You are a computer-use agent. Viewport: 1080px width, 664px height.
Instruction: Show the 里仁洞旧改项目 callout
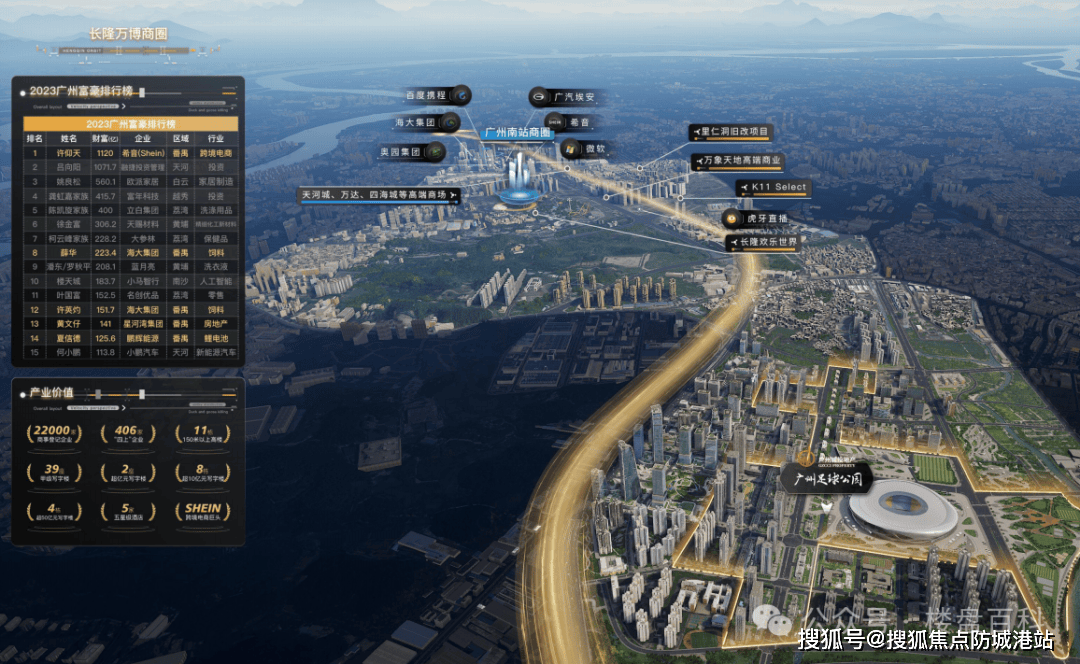(731, 132)
